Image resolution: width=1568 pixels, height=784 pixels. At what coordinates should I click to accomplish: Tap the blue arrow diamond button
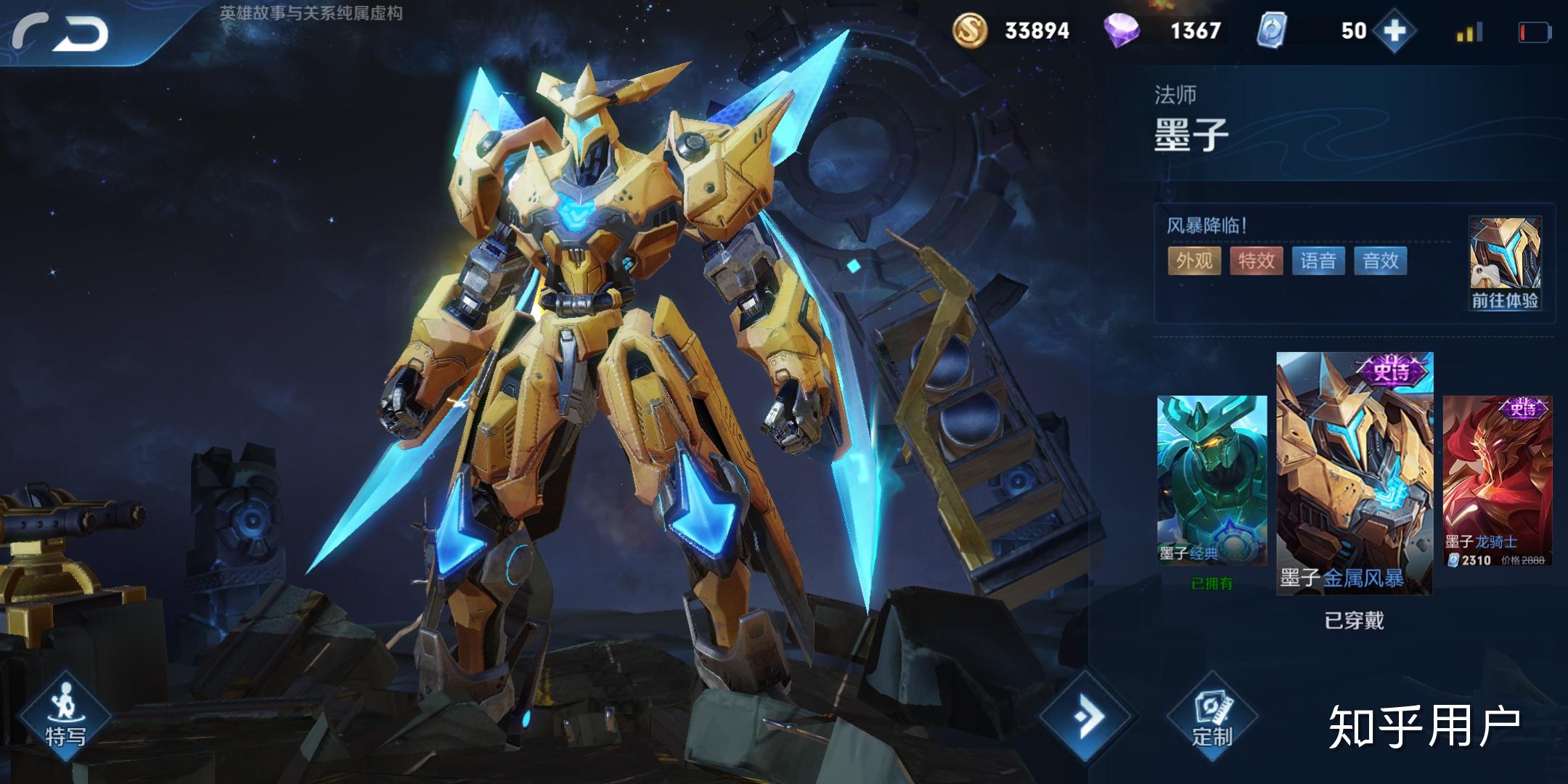tap(1087, 716)
